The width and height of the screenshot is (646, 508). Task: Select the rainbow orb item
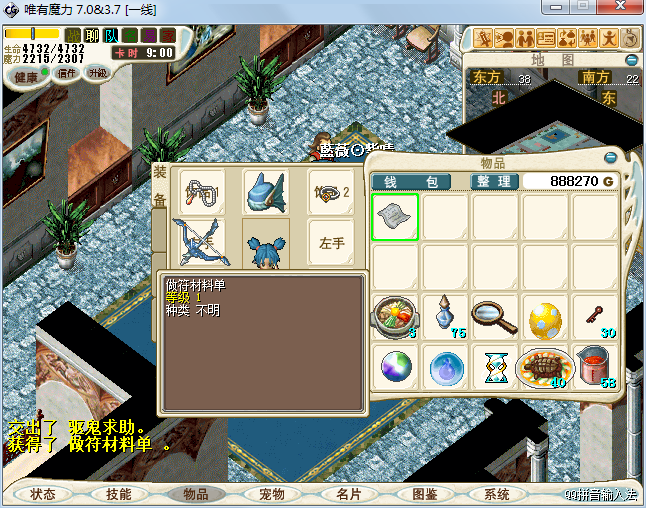[395, 367]
